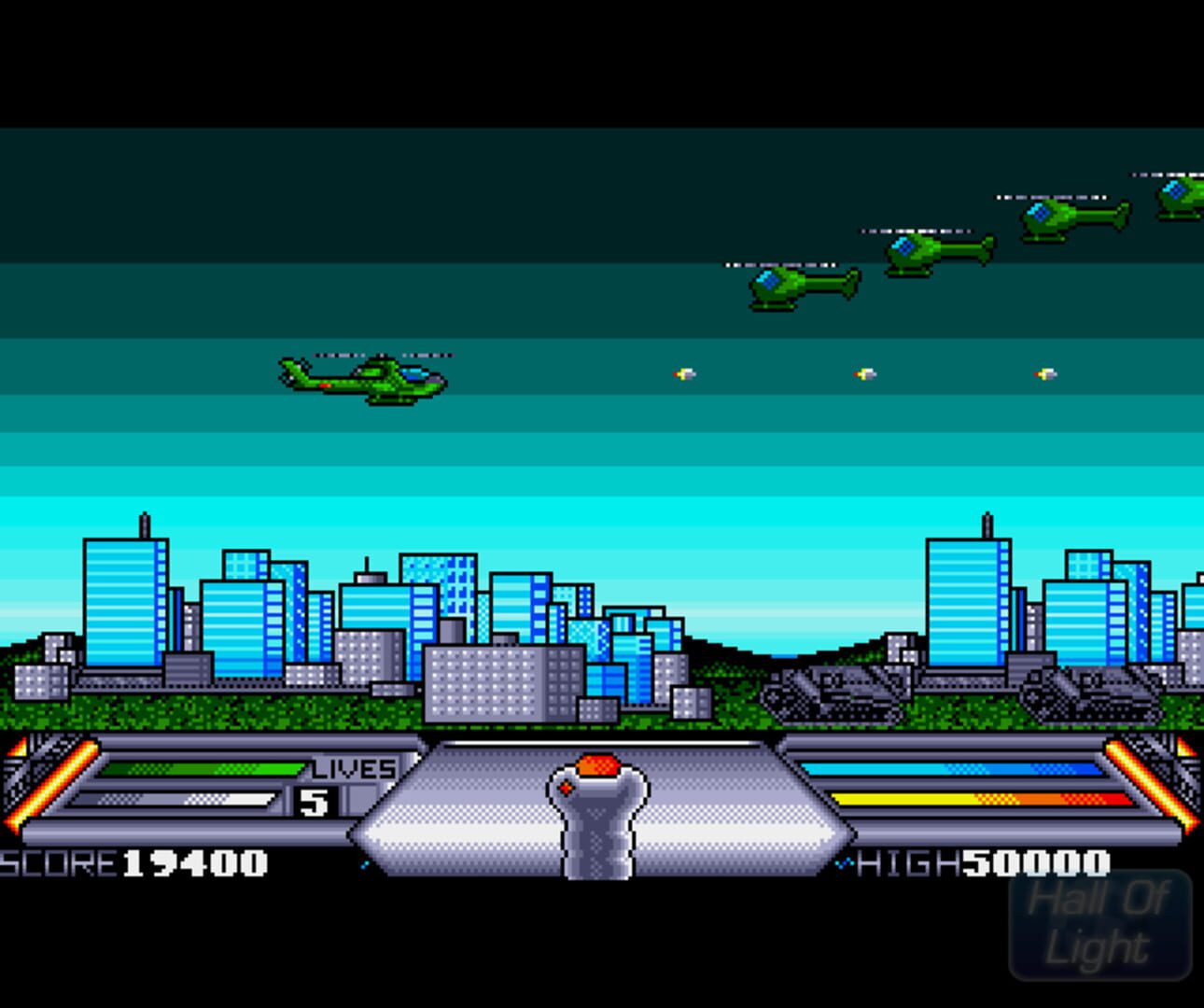Click the leftmost white projectile in the sky

[686, 373]
